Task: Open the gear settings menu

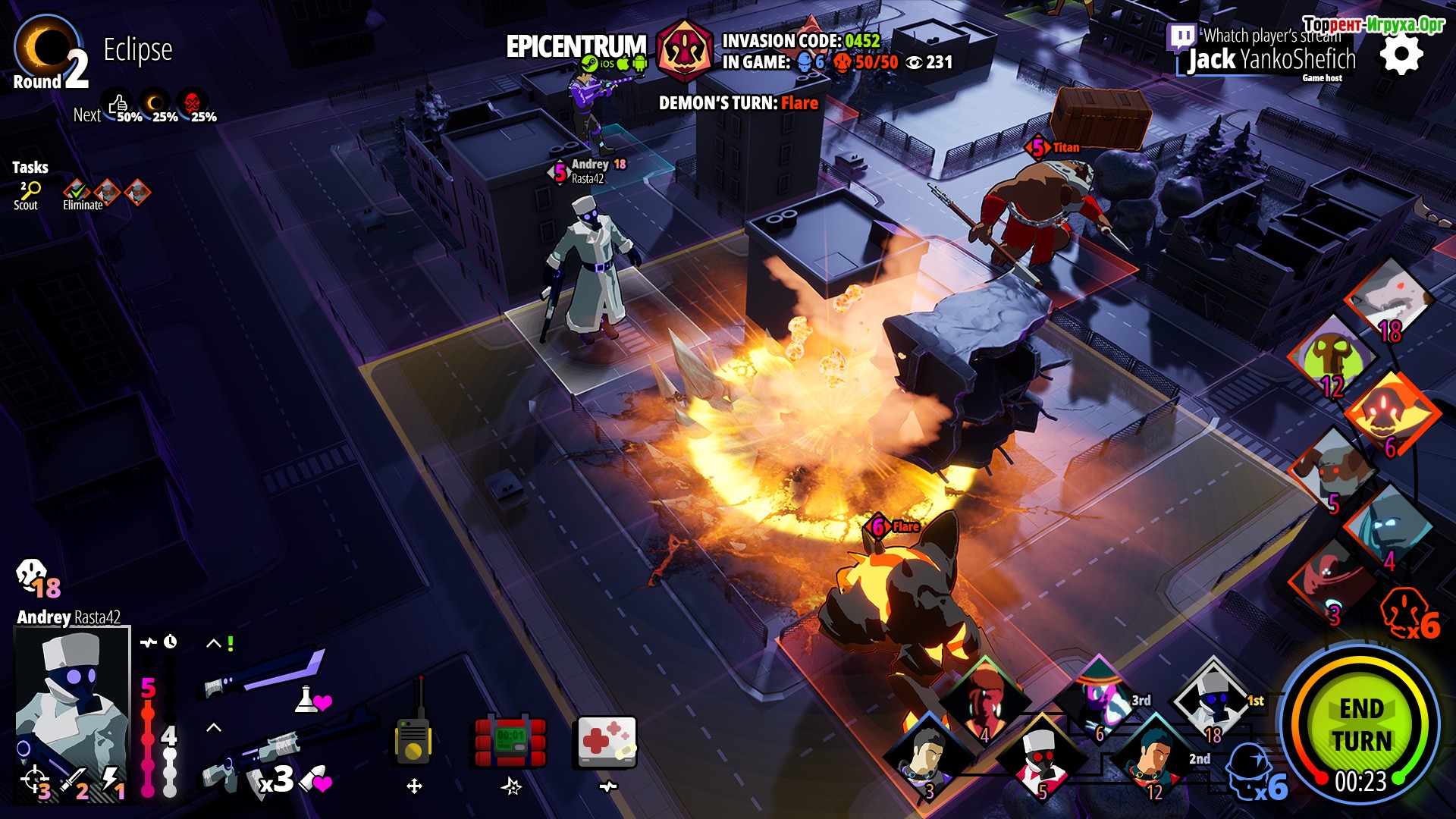Action: pos(1401,55)
